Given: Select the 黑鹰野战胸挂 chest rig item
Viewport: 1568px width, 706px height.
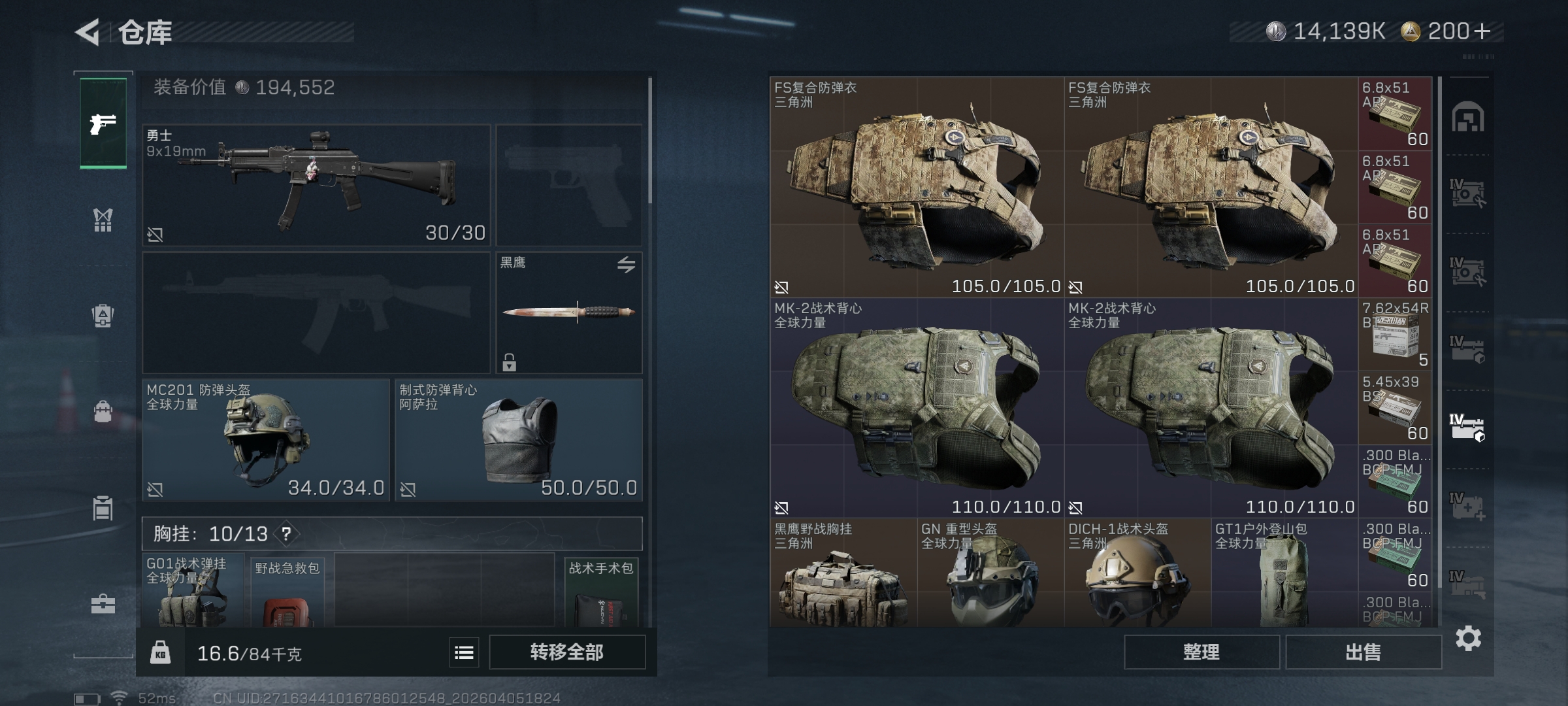Looking at the screenshot, I should 843,573.
